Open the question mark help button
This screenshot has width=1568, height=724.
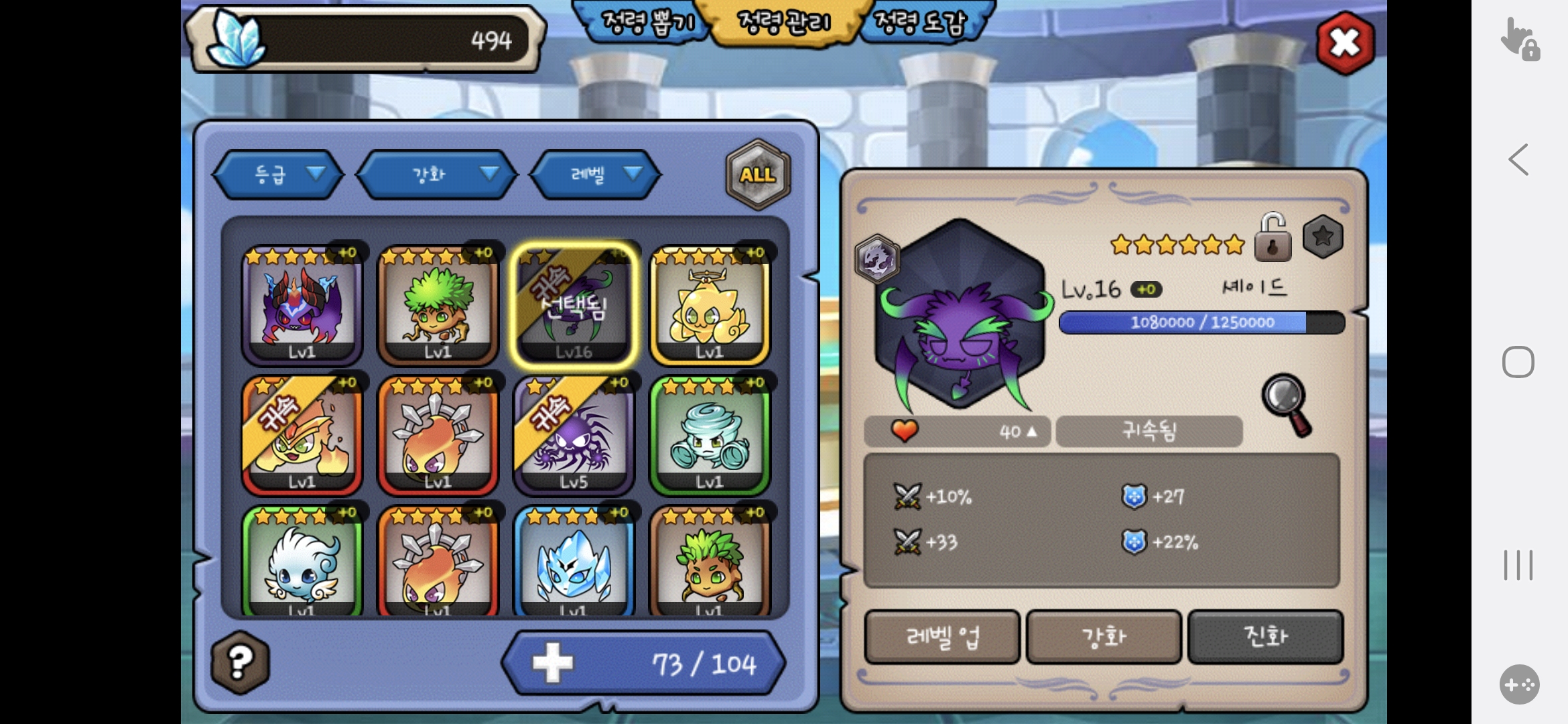point(241,662)
